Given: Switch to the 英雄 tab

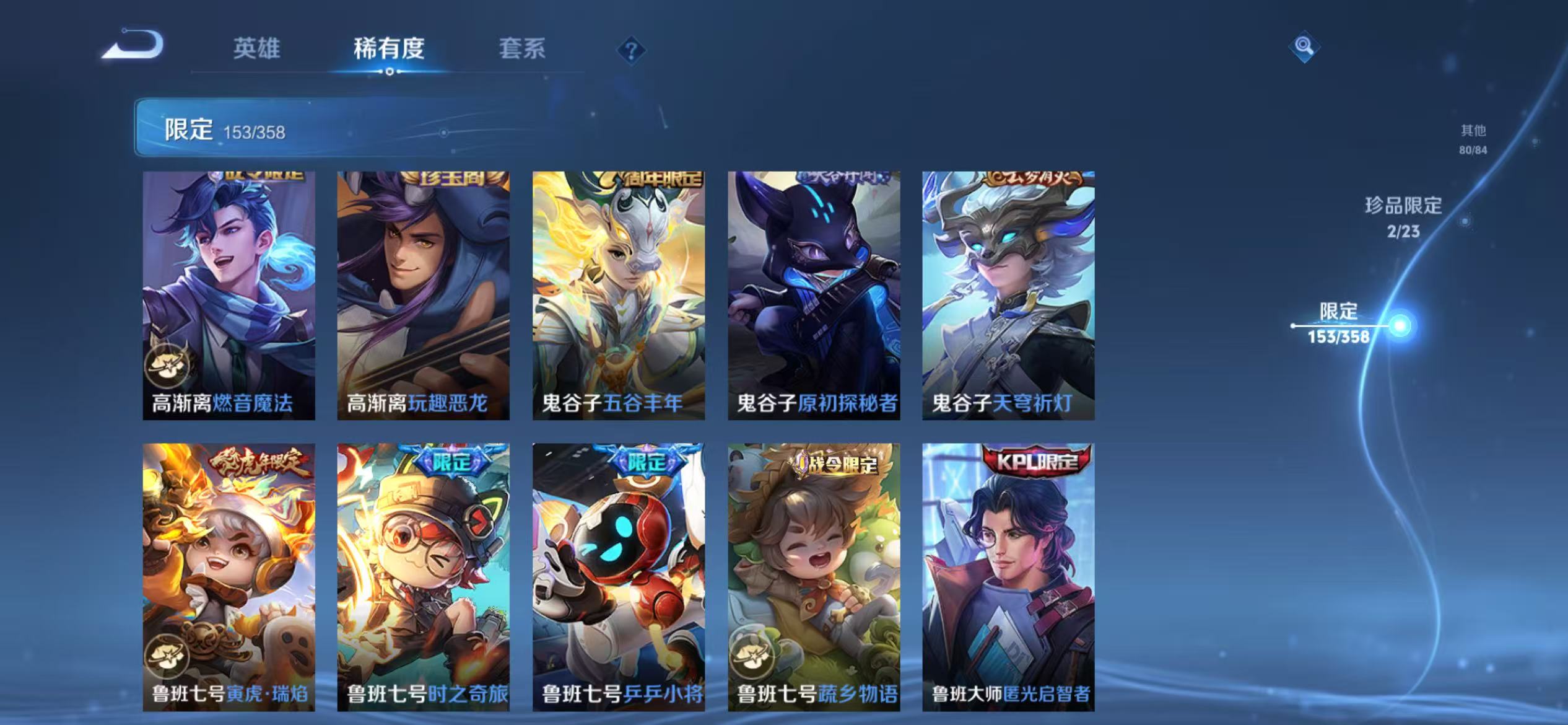Looking at the screenshot, I should (x=258, y=50).
